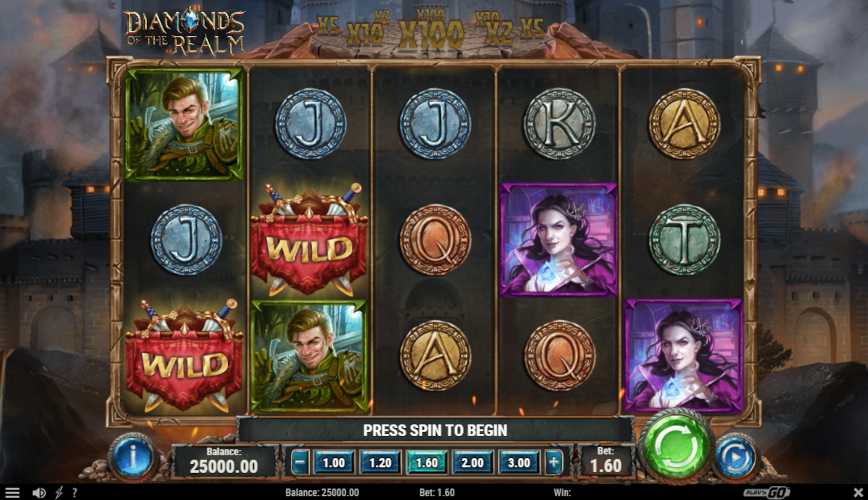Viewport: 868px width, 500px height.
Task: Select the 1.00 bet value
Action: 332,462
